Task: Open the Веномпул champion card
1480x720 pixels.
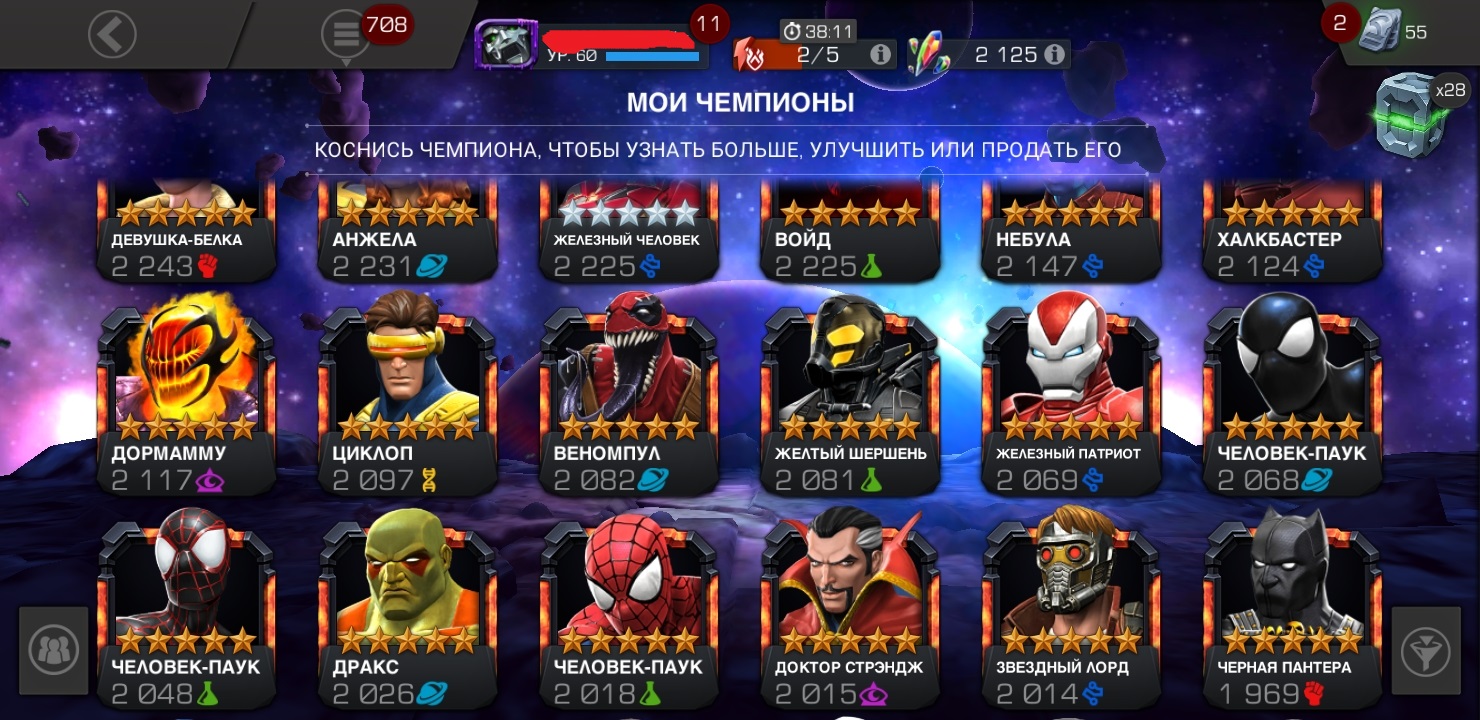Action: (x=628, y=395)
